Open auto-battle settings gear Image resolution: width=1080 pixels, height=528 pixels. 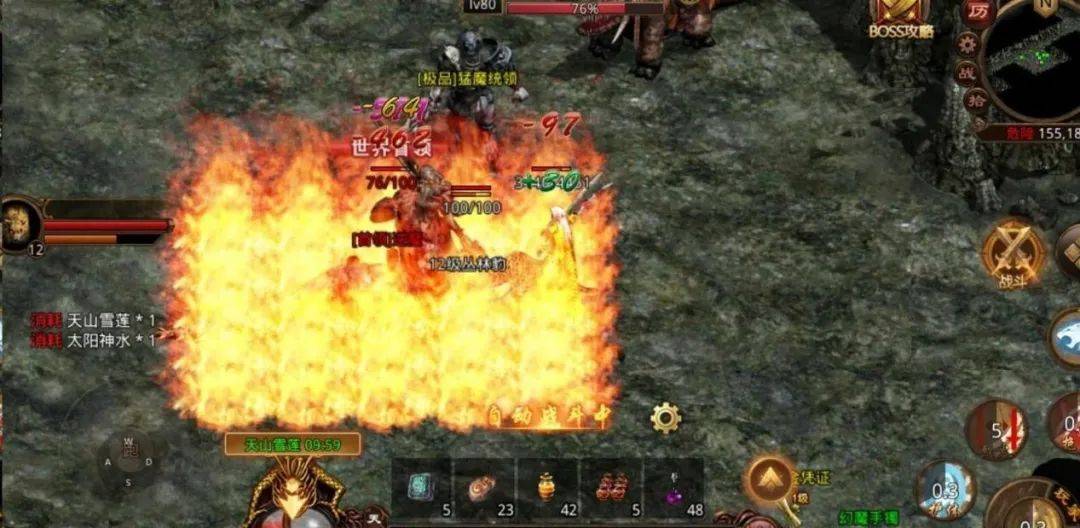coord(665,417)
